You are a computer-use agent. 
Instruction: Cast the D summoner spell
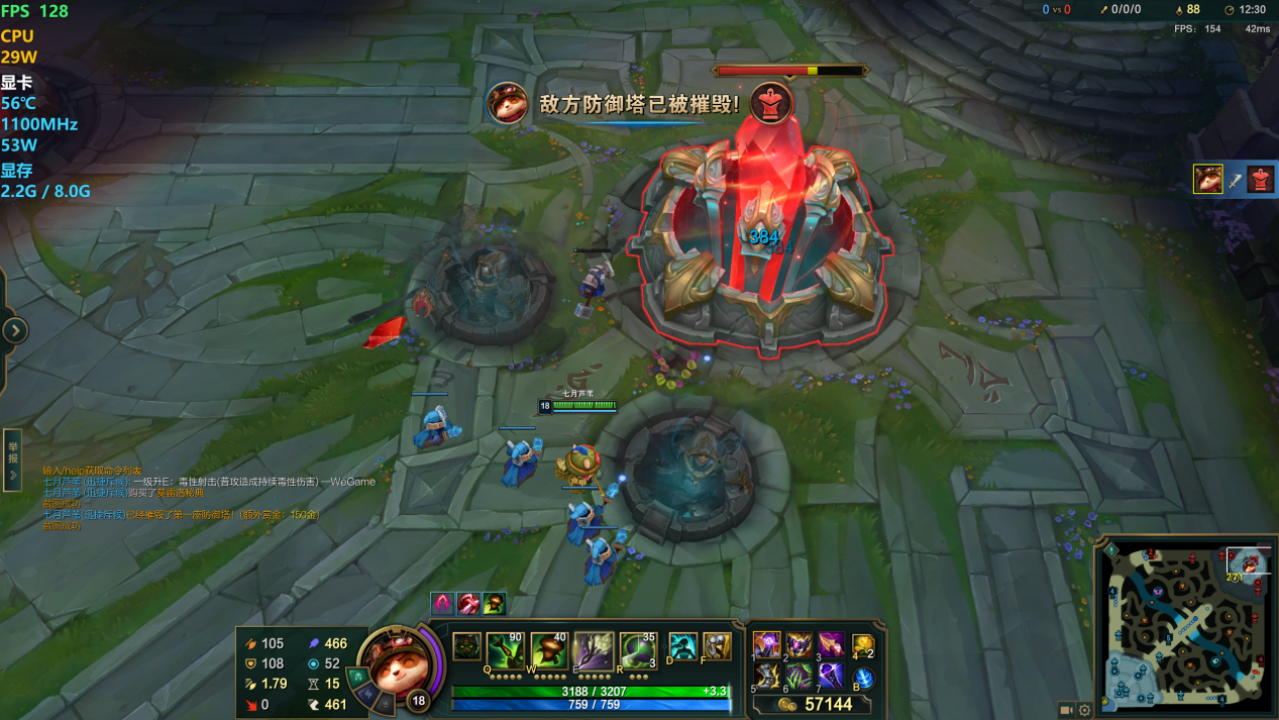pyautogui.click(x=682, y=646)
